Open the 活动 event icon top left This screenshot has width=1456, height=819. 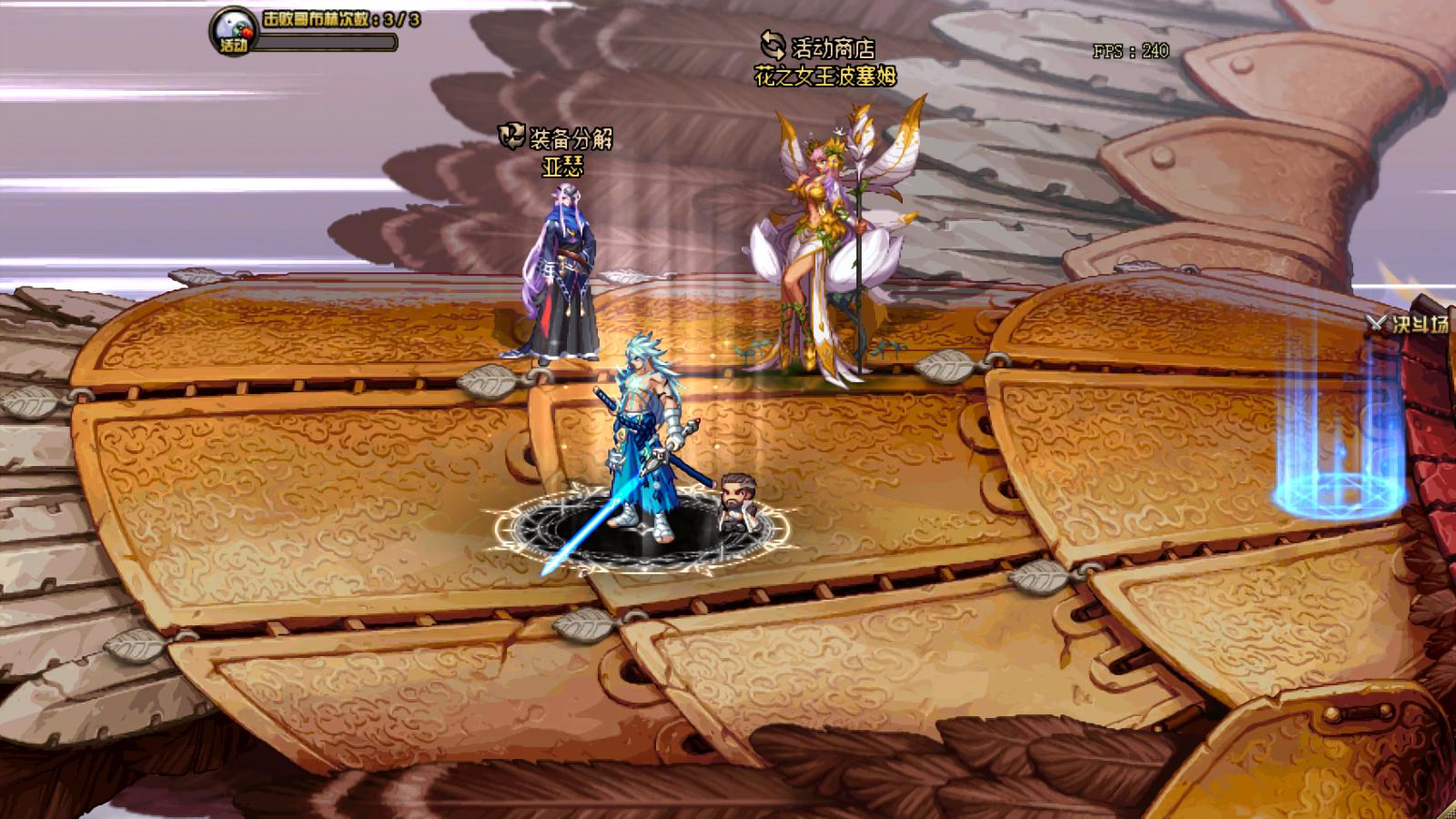[x=230, y=30]
